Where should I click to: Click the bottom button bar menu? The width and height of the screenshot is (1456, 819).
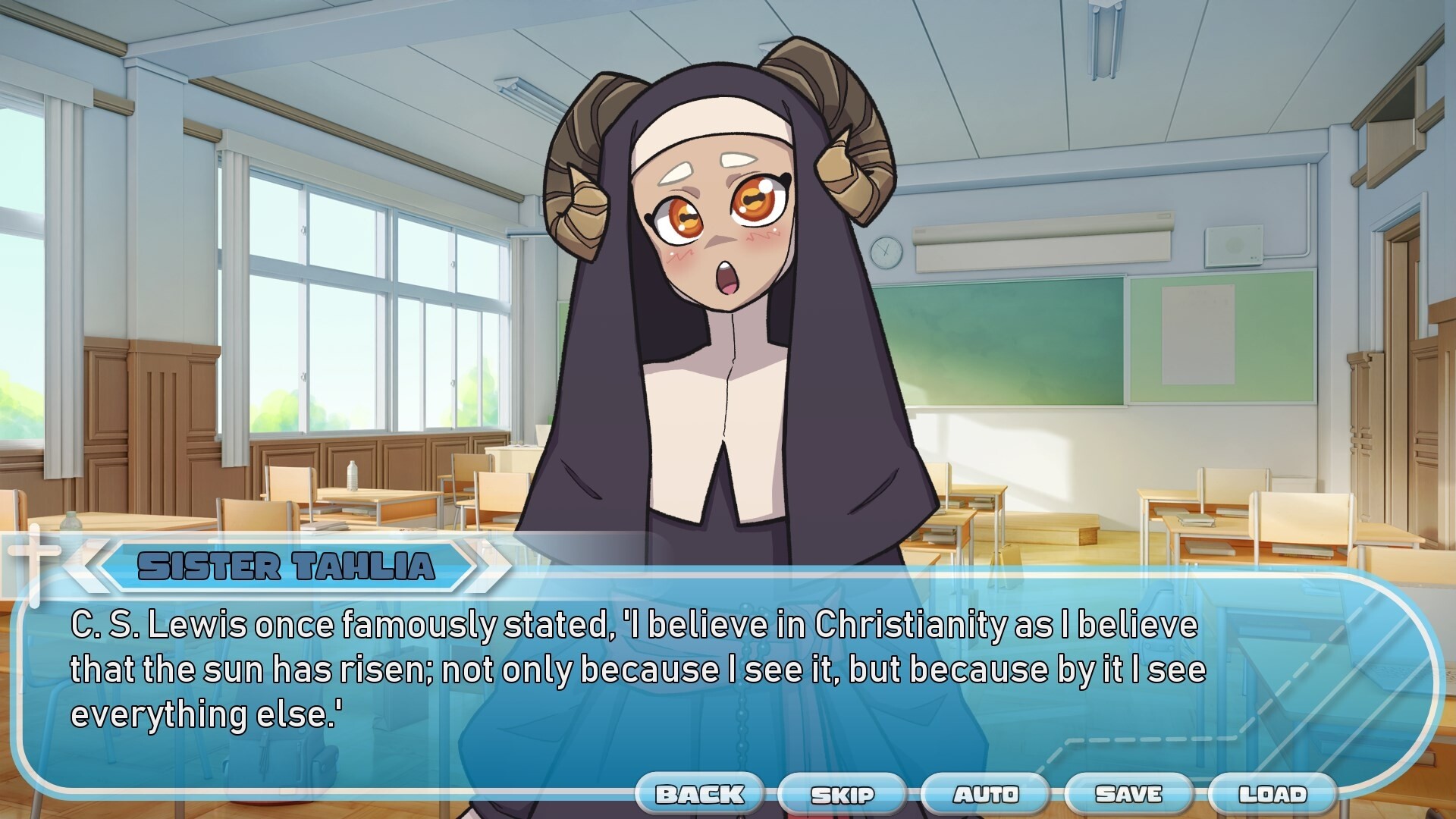point(986,795)
